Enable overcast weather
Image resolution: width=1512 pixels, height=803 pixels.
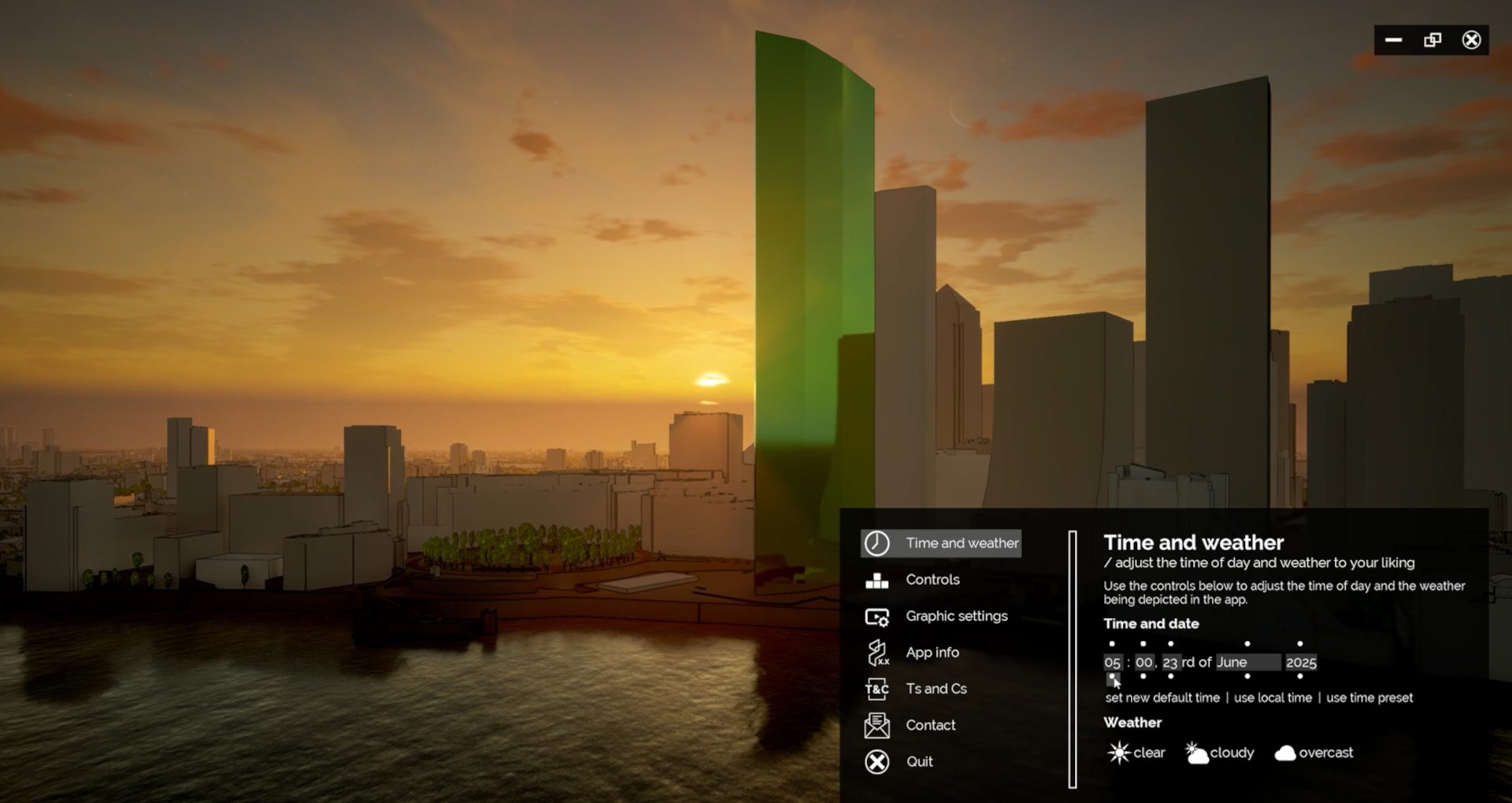click(1287, 753)
